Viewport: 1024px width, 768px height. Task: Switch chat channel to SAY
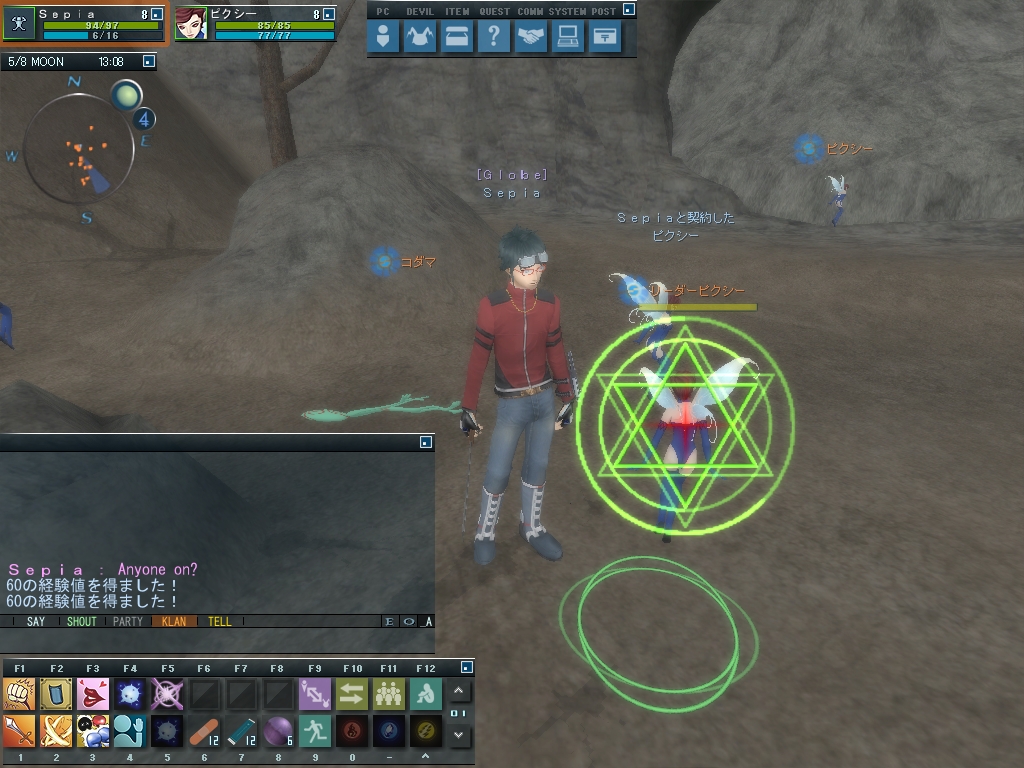(36, 622)
